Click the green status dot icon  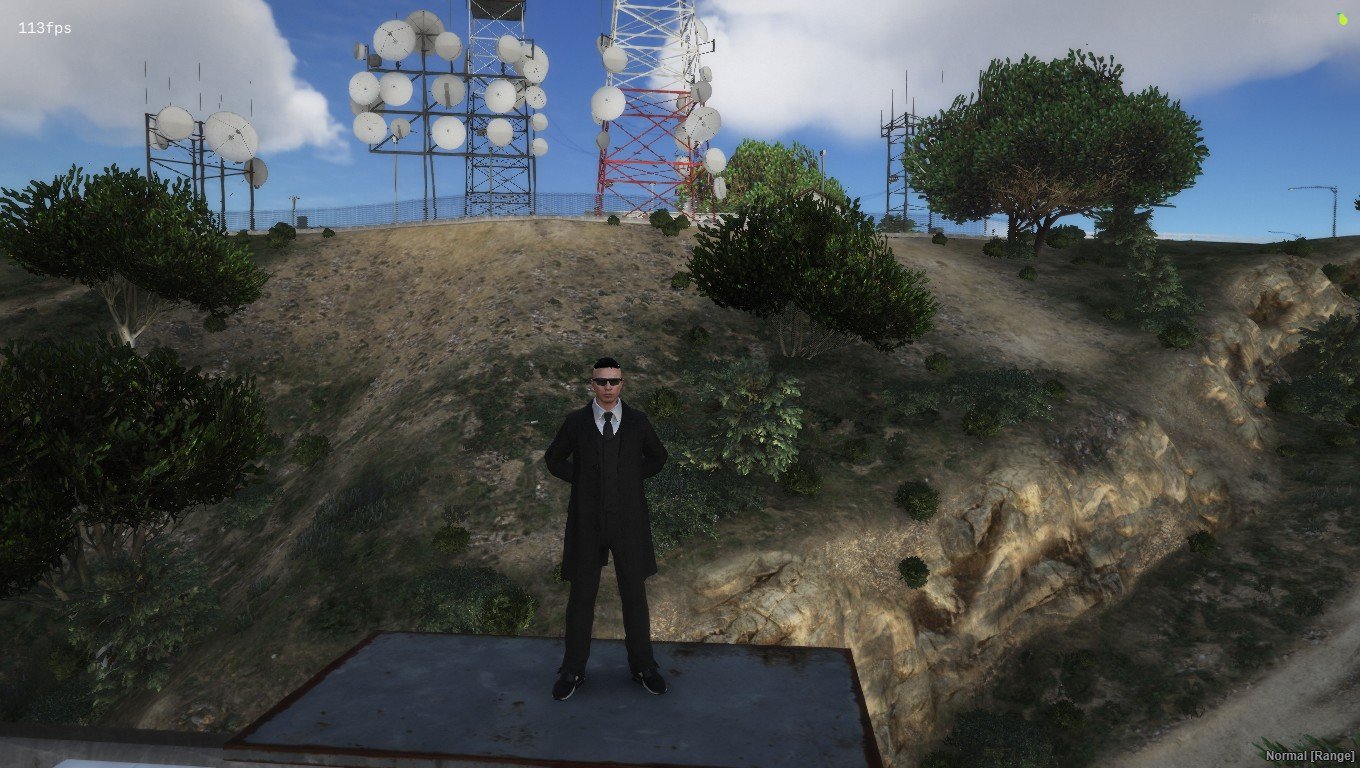1342,19
